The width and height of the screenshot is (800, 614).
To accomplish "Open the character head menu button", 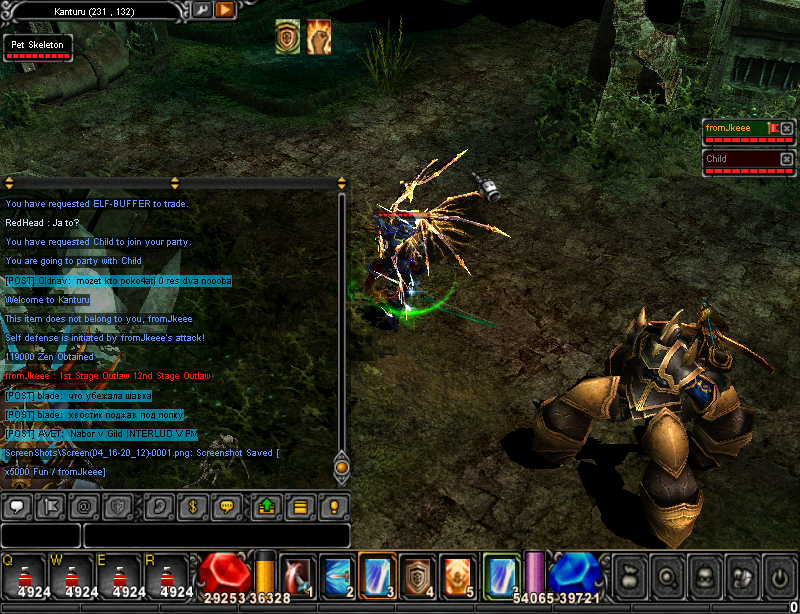I will pyautogui.click(x=703, y=577).
